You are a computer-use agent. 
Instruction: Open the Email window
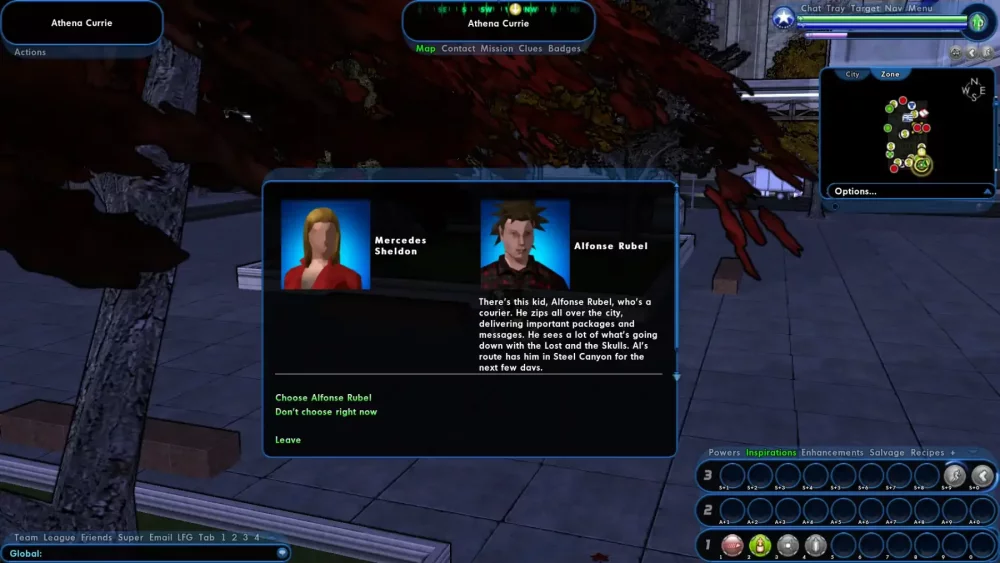click(161, 538)
